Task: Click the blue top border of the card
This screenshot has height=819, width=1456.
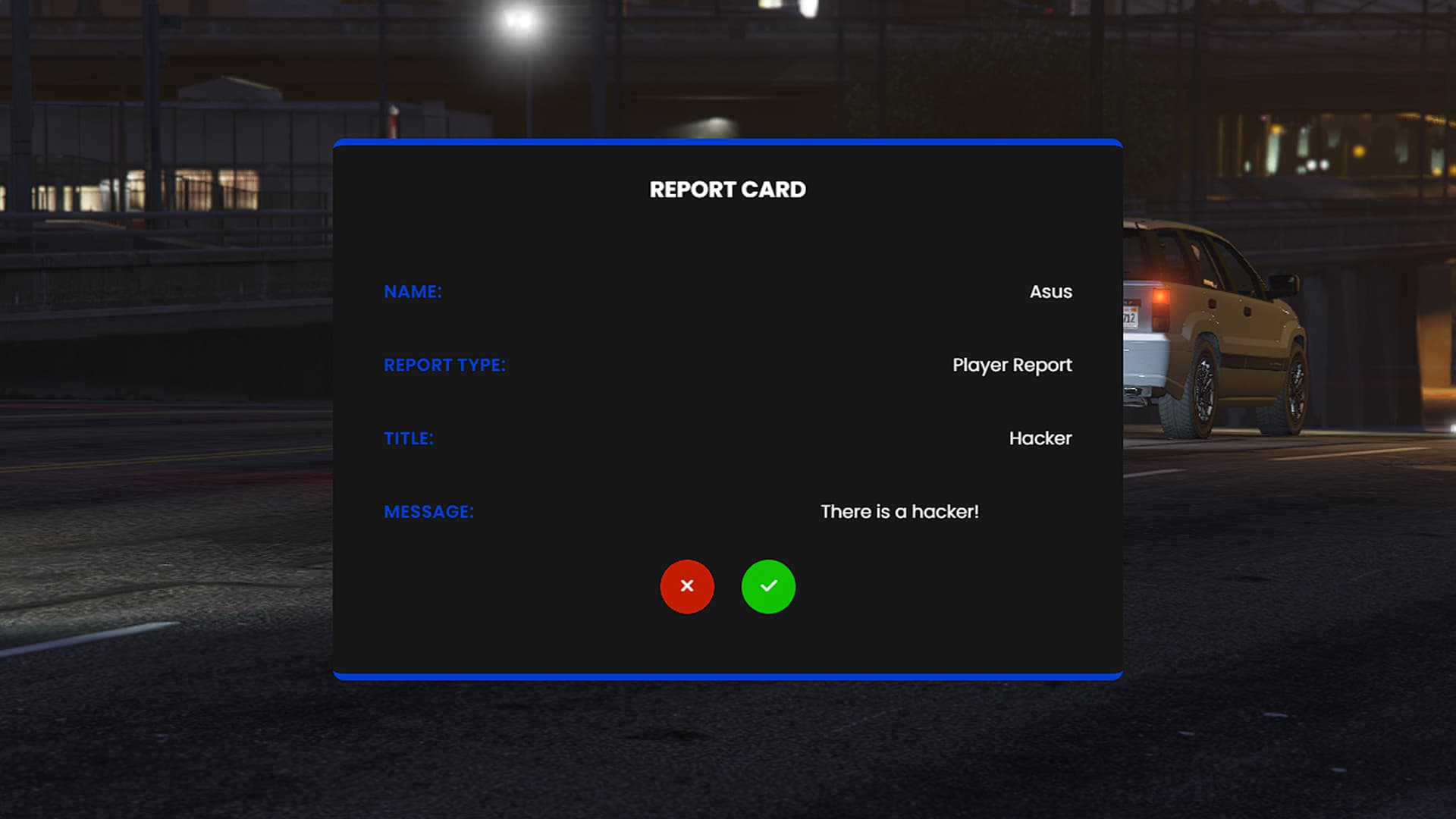Action: (727, 143)
